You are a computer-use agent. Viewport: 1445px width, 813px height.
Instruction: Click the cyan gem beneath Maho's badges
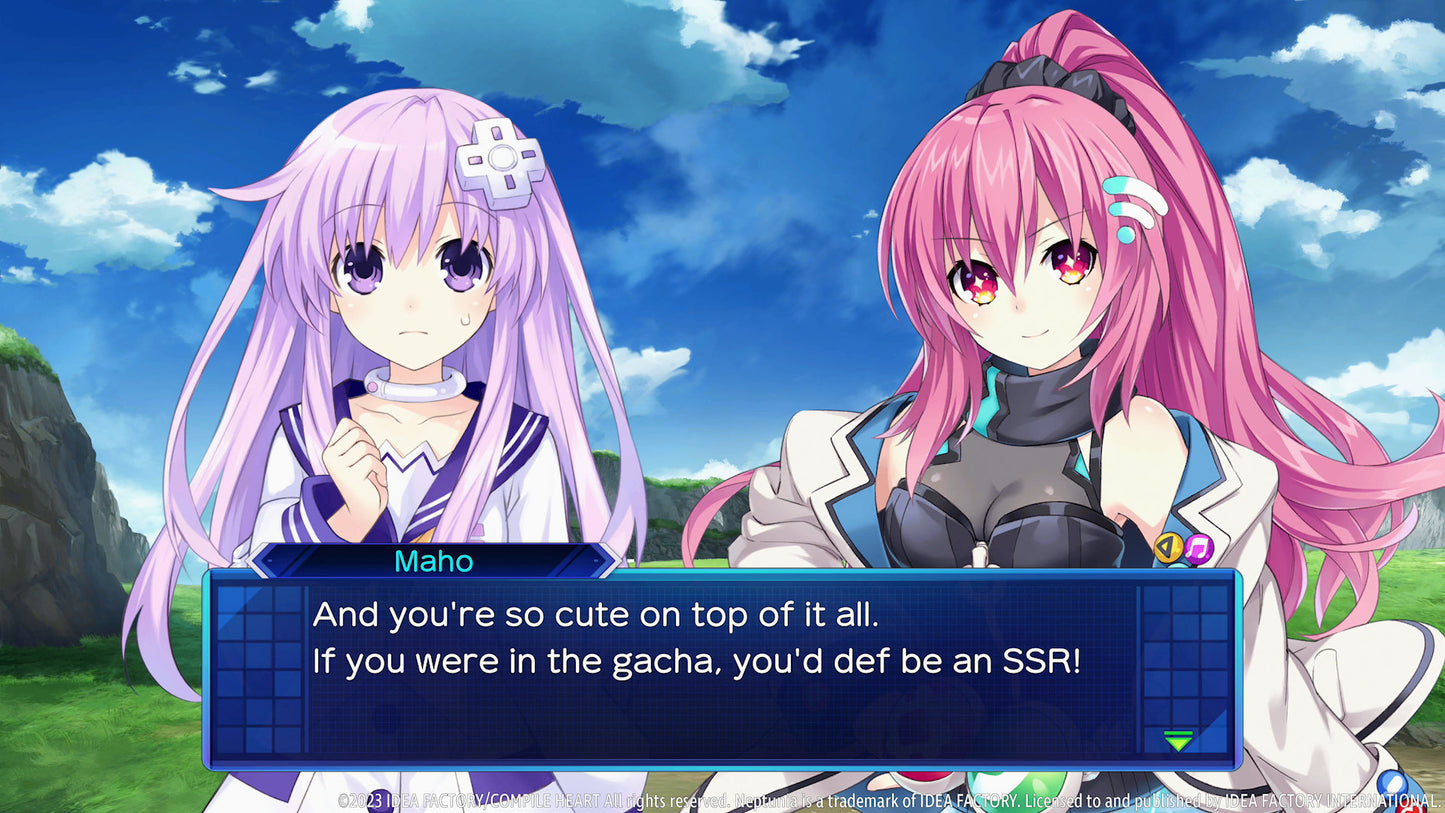pos(1179,566)
